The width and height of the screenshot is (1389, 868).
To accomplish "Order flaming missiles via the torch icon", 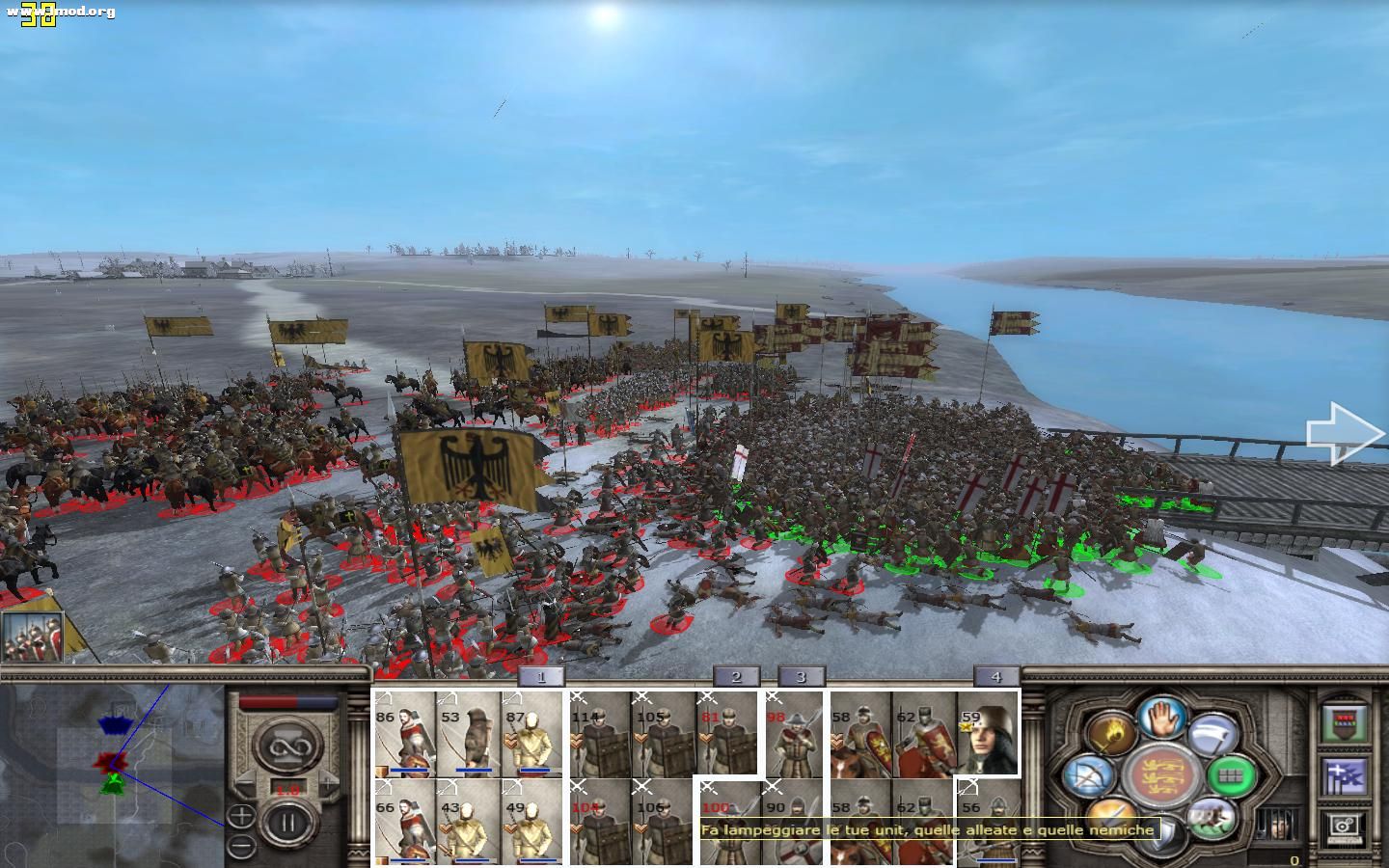I will pos(1110,732).
